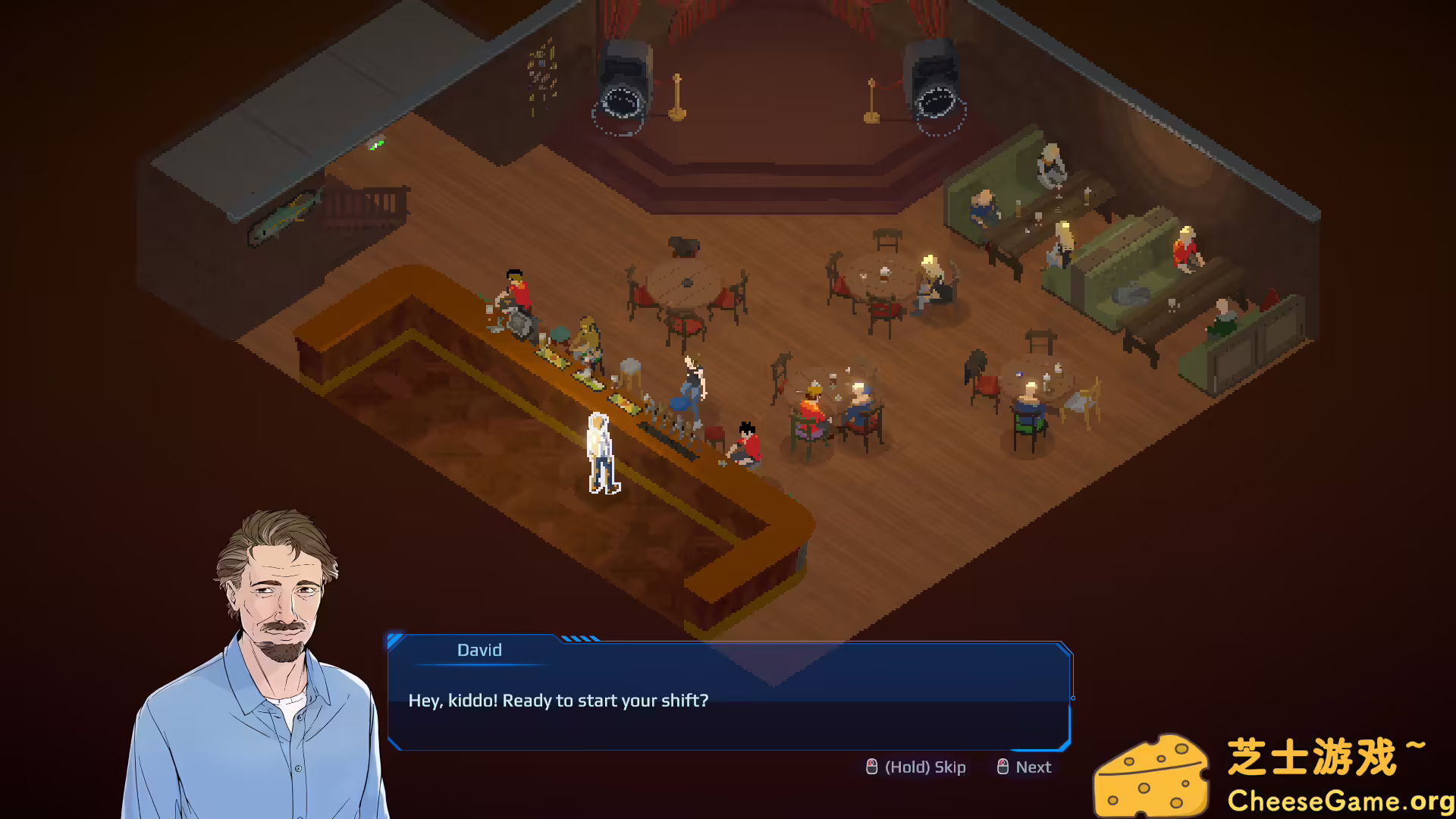Advance the dialogue with Next

pyautogui.click(x=1025, y=767)
